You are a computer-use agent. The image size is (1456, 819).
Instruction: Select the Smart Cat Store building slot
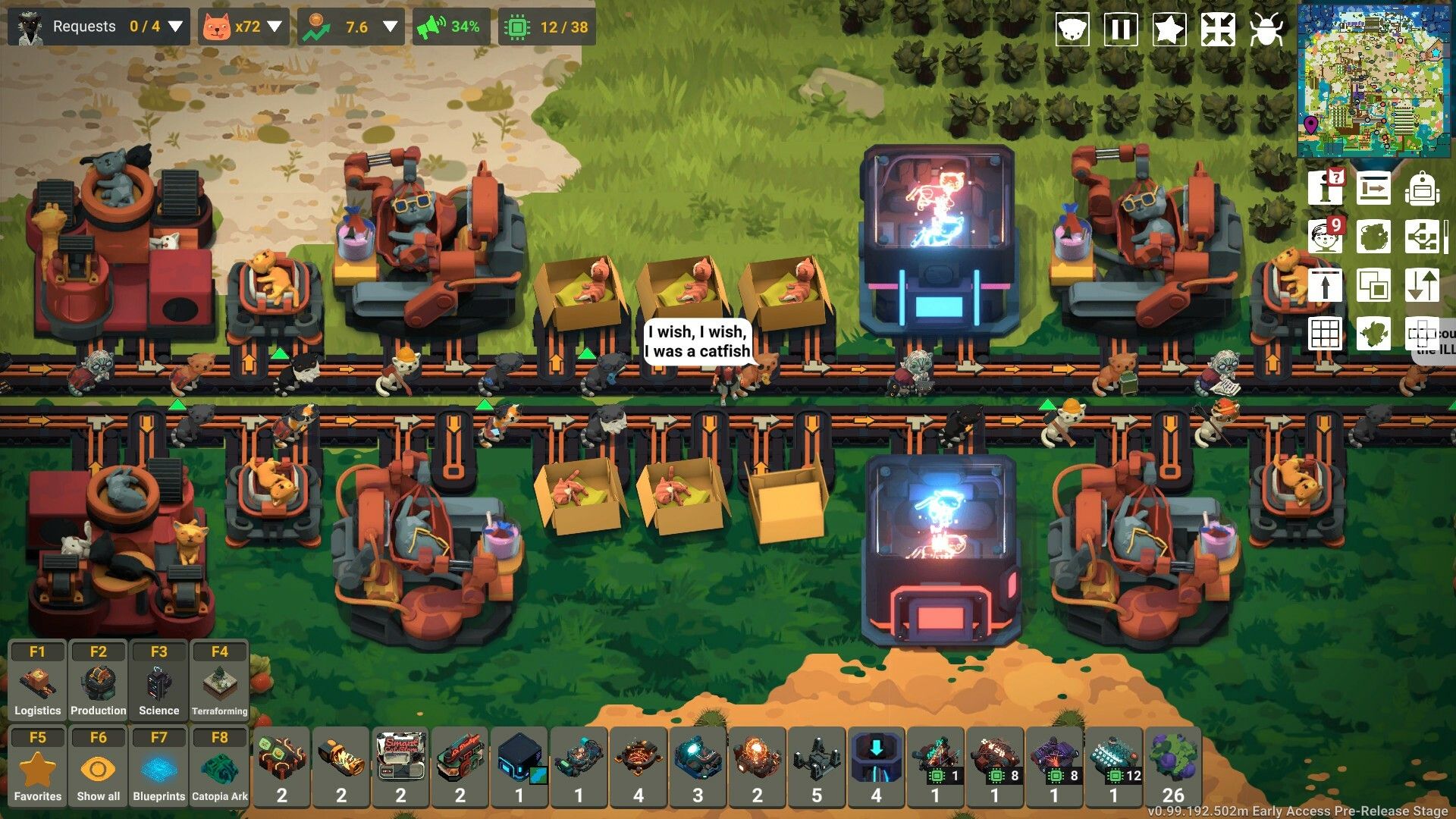400,766
